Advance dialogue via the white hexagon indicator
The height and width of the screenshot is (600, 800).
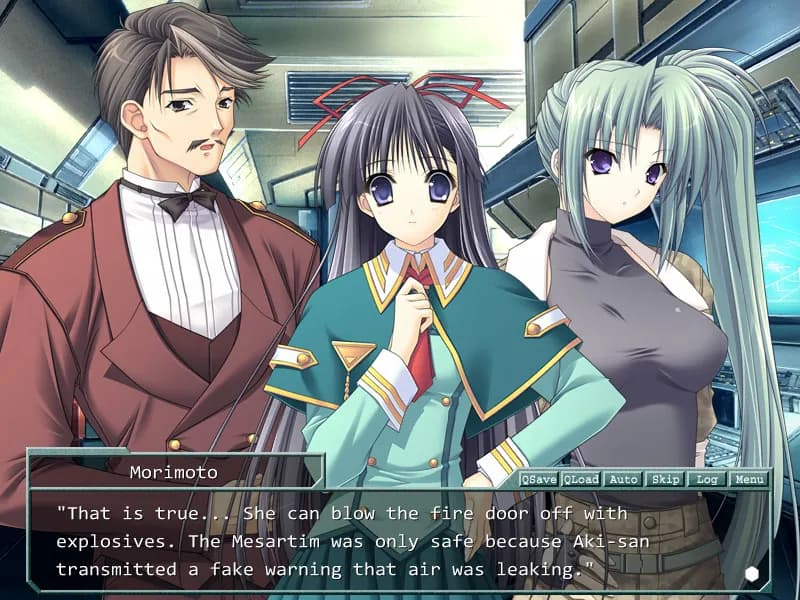click(x=752, y=574)
